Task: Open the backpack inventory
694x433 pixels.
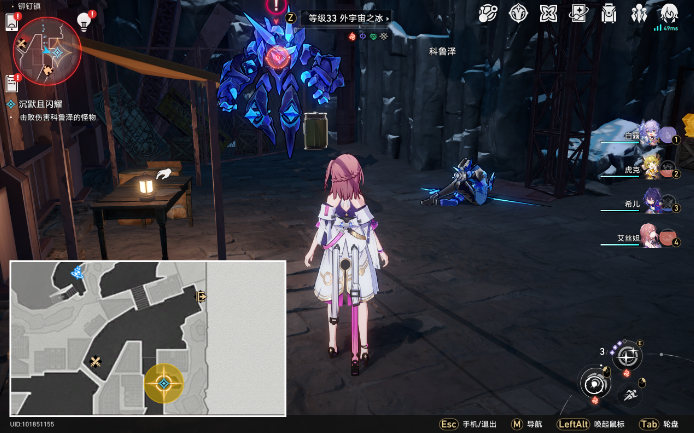Action: pyautogui.click(x=608, y=13)
